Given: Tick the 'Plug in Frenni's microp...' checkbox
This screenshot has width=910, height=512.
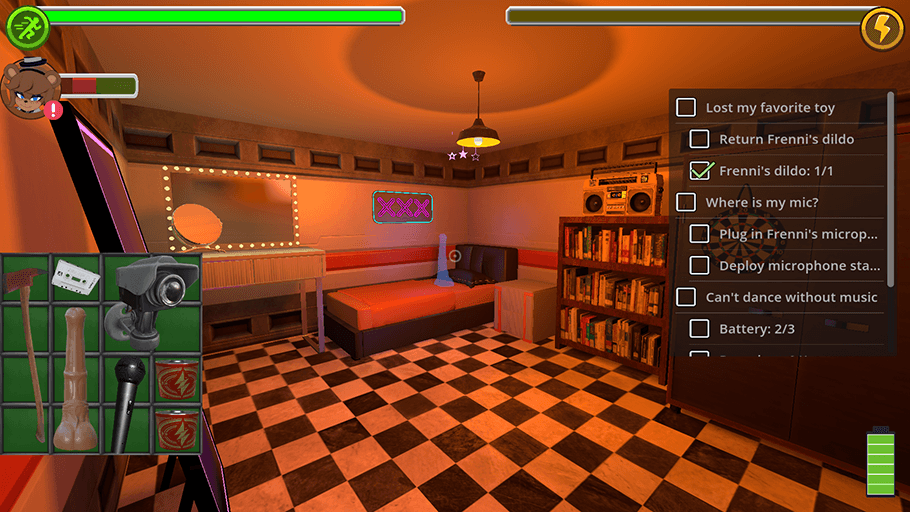Looking at the screenshot, I should (700, 234).
